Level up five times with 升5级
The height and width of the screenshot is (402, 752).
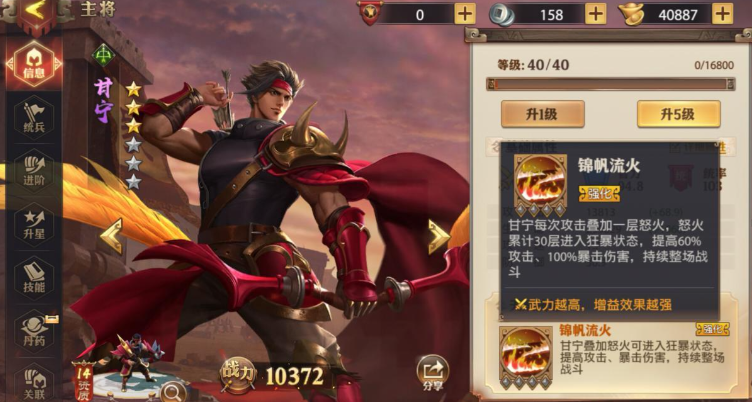tap(677, 113)
